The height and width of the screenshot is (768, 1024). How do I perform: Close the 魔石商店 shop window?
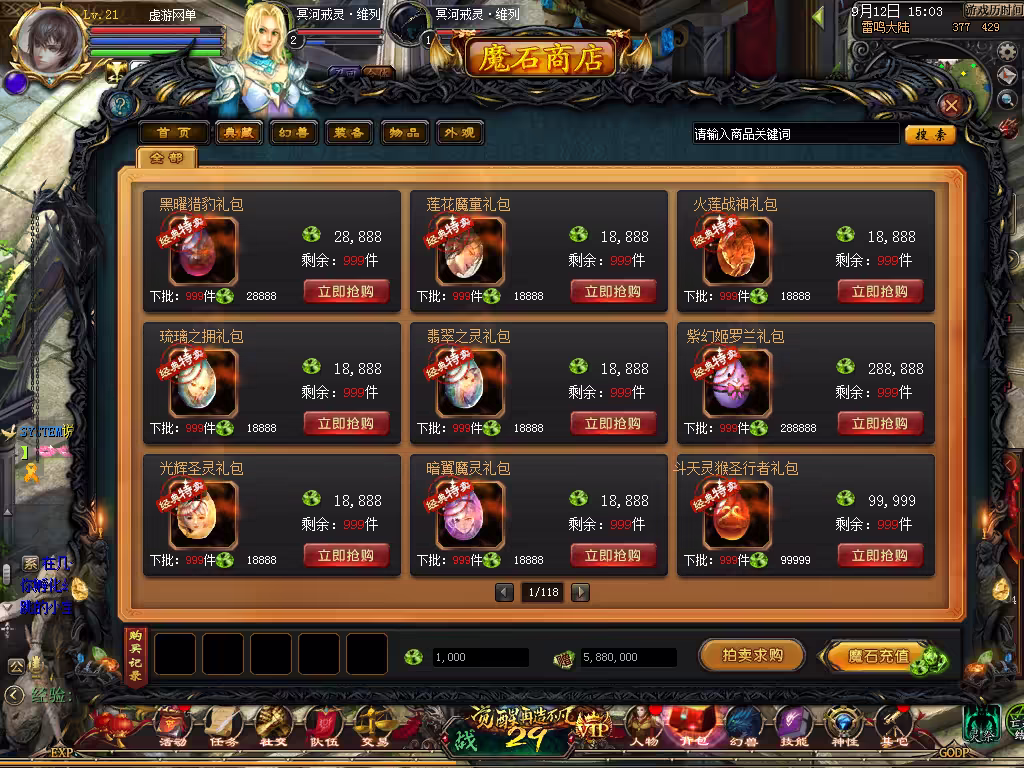951,105
